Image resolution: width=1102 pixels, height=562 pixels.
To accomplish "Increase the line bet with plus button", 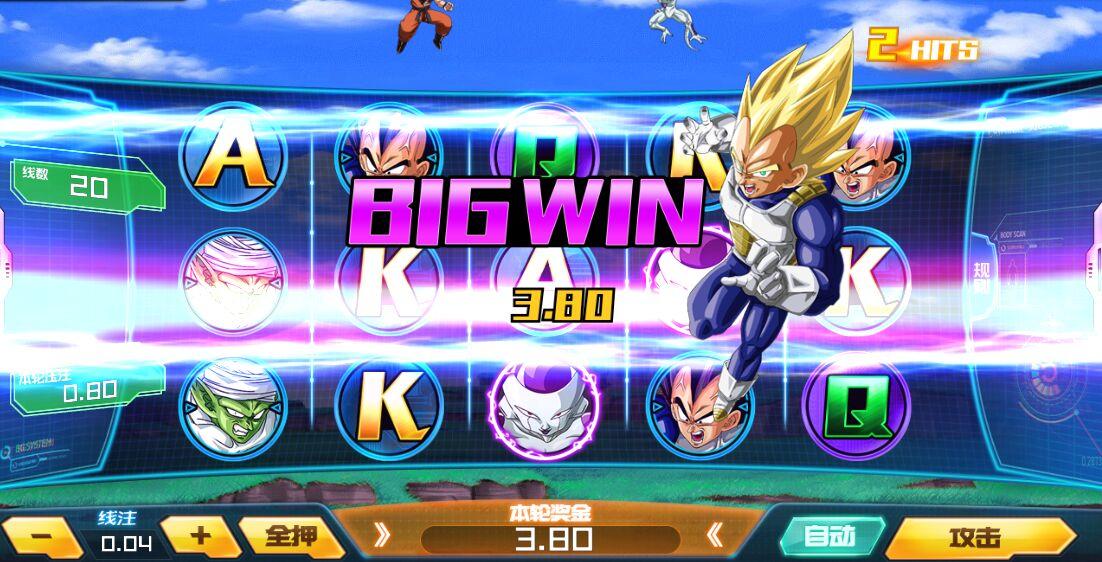I will [x=201, y=534].
